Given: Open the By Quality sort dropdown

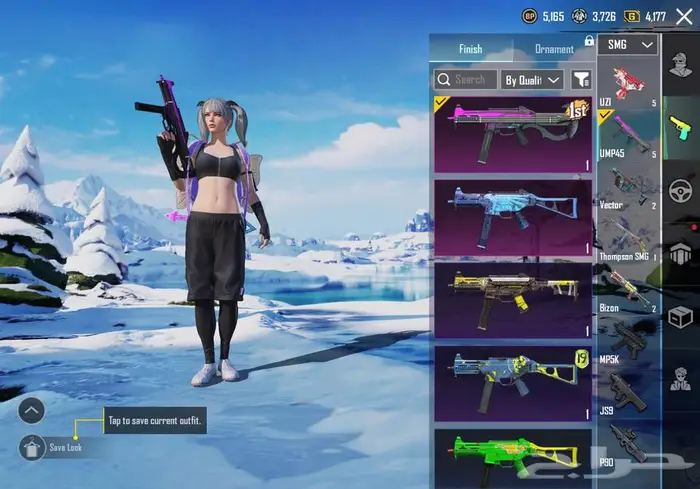Looking at the screenshot, I should (x=533, y=79).
